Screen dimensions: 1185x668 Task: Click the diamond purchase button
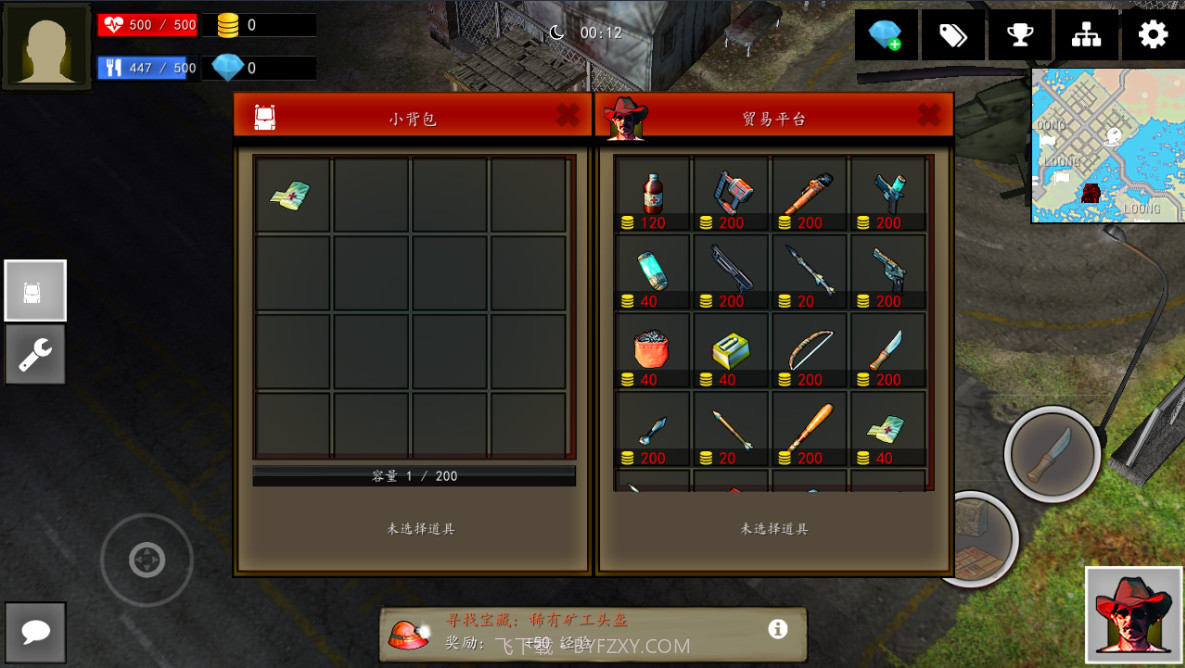886,35
